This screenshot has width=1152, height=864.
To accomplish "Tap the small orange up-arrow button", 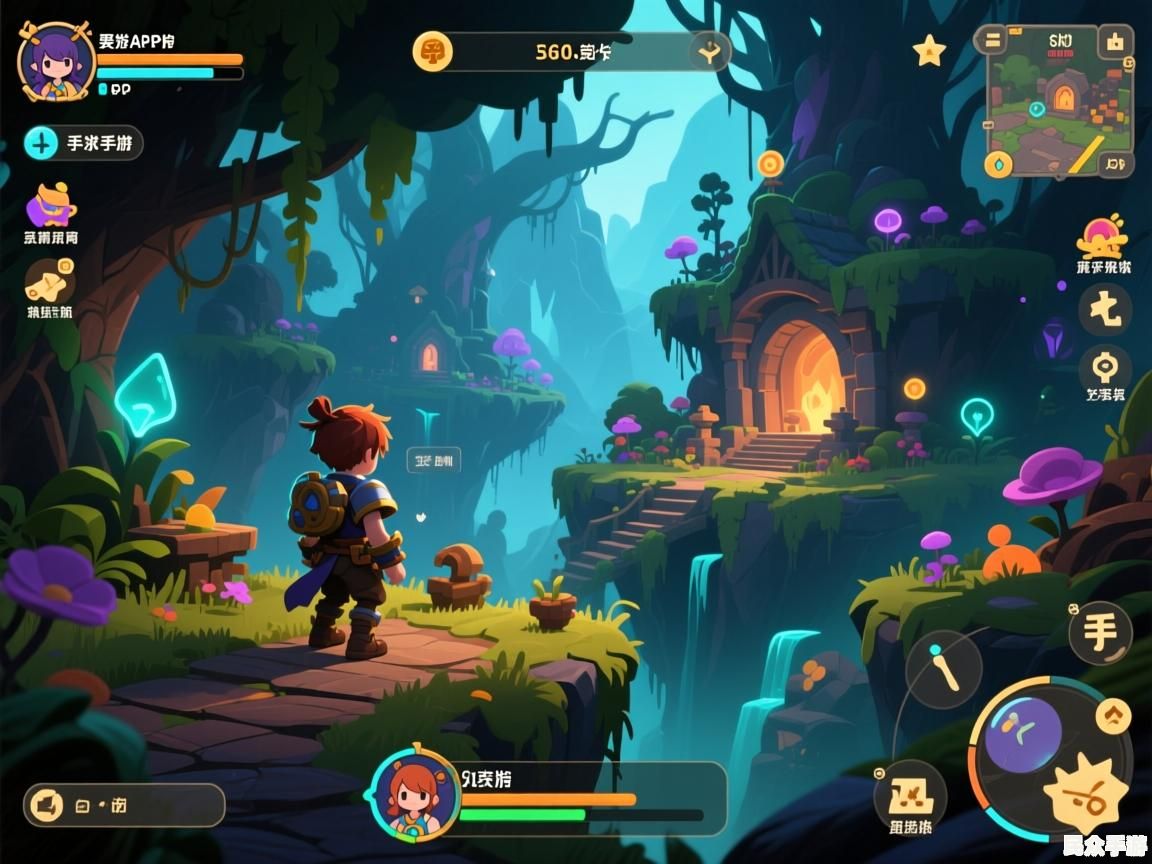I will pyautogui.click(x=1113, y=715).
